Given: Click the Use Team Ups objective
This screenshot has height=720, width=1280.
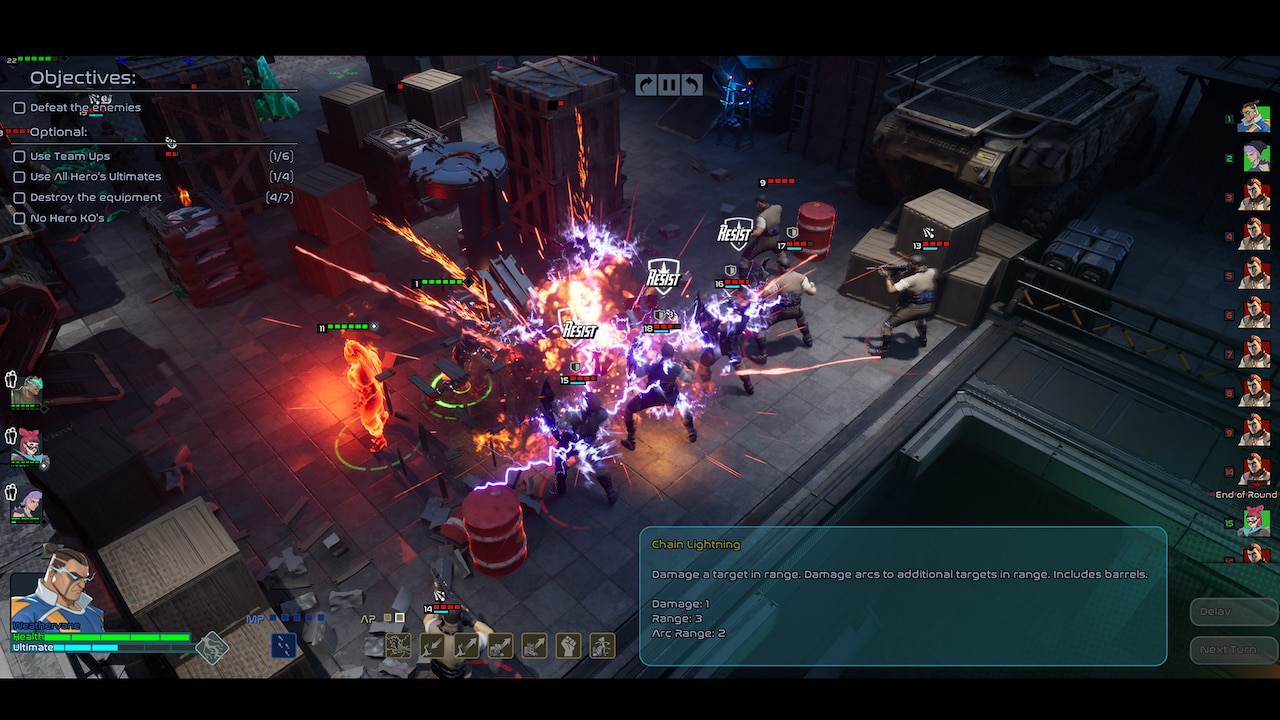Looking at the screenshot, I should (x=70, y=156).
